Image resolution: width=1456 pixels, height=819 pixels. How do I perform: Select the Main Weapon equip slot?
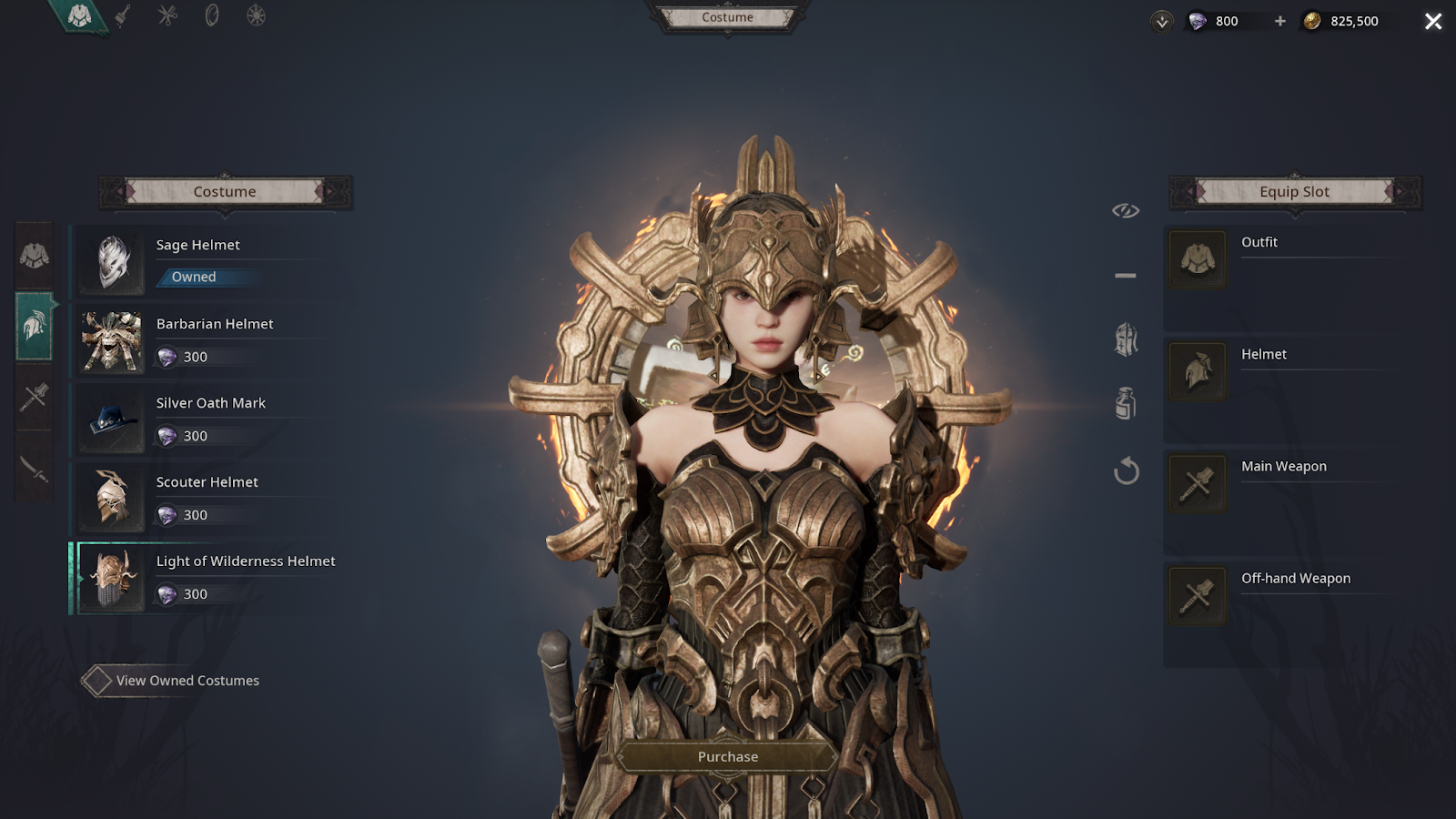pos(1197,483)
